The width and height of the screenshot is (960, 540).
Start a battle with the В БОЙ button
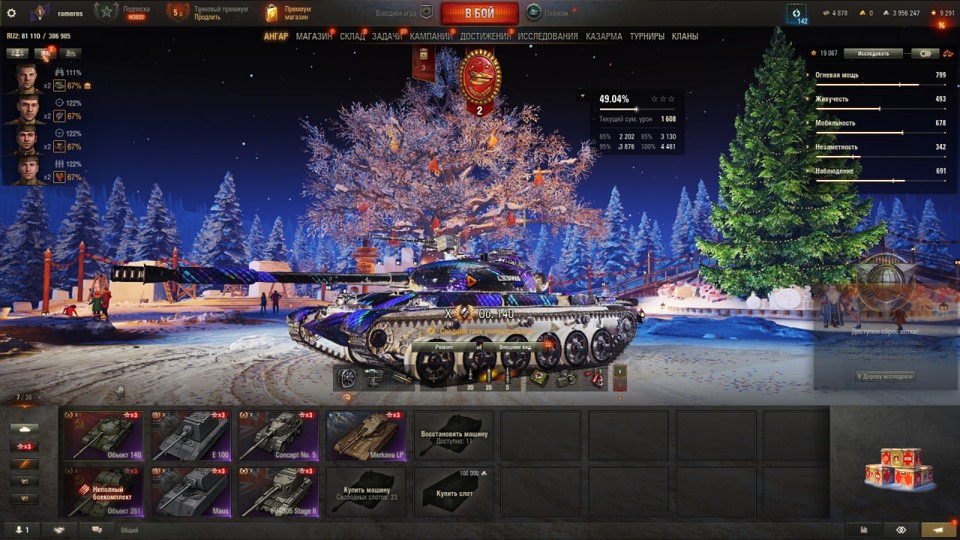pyautogui.click(x=479, y=13)
